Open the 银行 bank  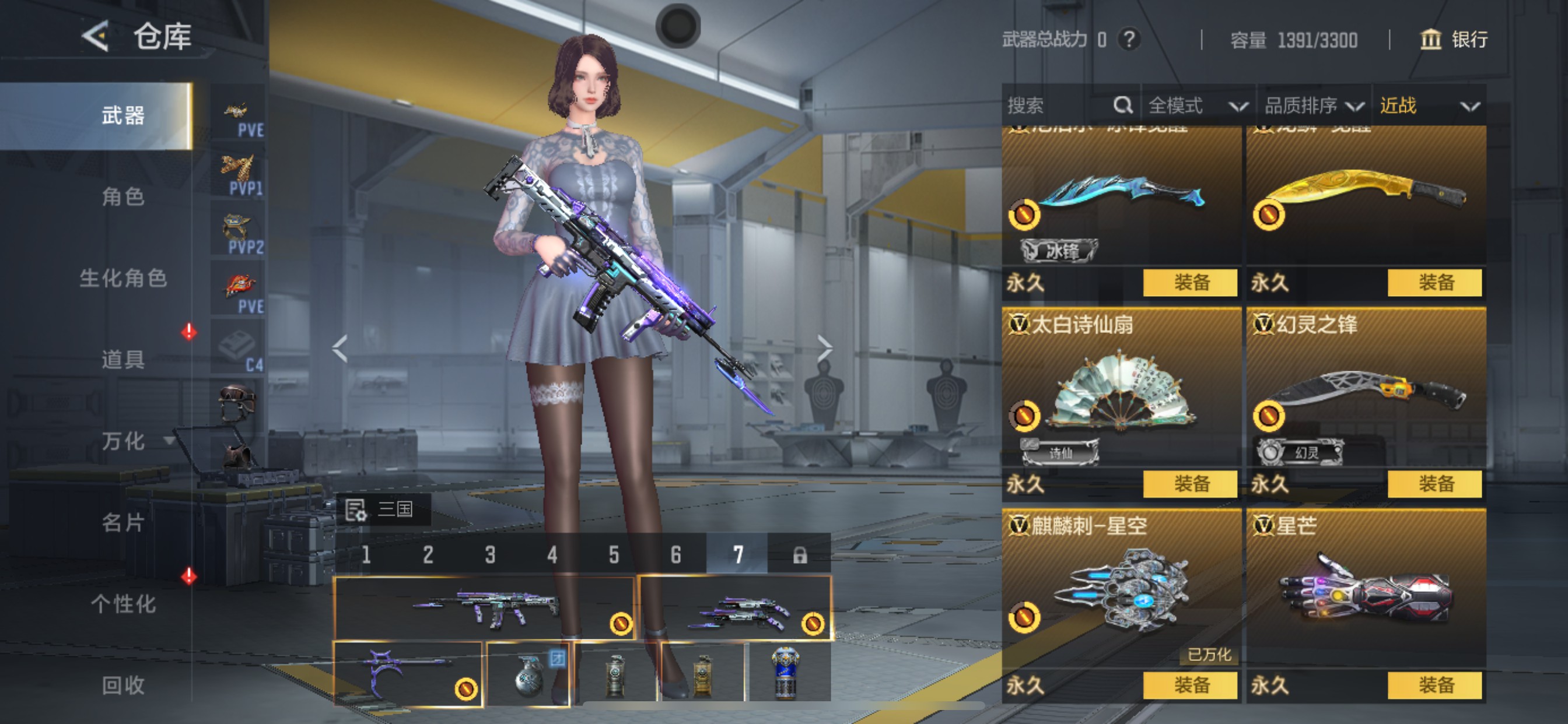[x=1454, y=40]
